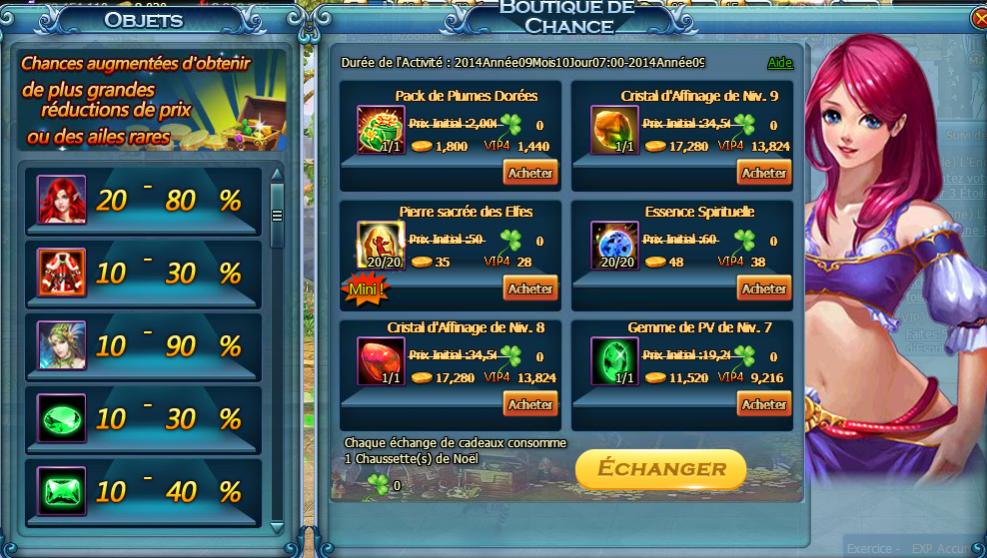Purchase Cristal d'Affinage de Niv. 8
The image size is (987, 558).
[x=530, y=405]
